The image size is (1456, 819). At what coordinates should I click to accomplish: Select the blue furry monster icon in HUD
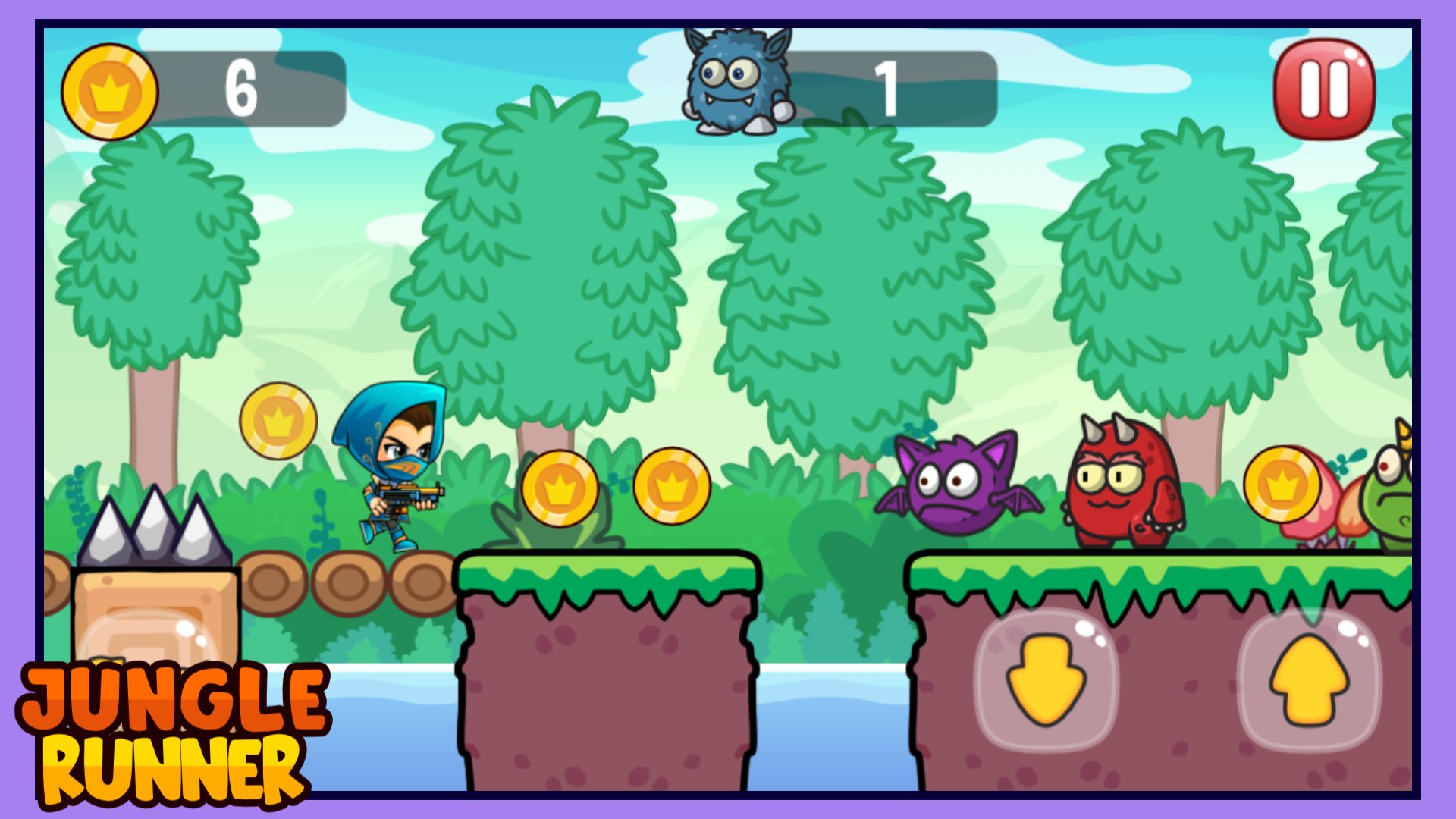click(732, 80)
